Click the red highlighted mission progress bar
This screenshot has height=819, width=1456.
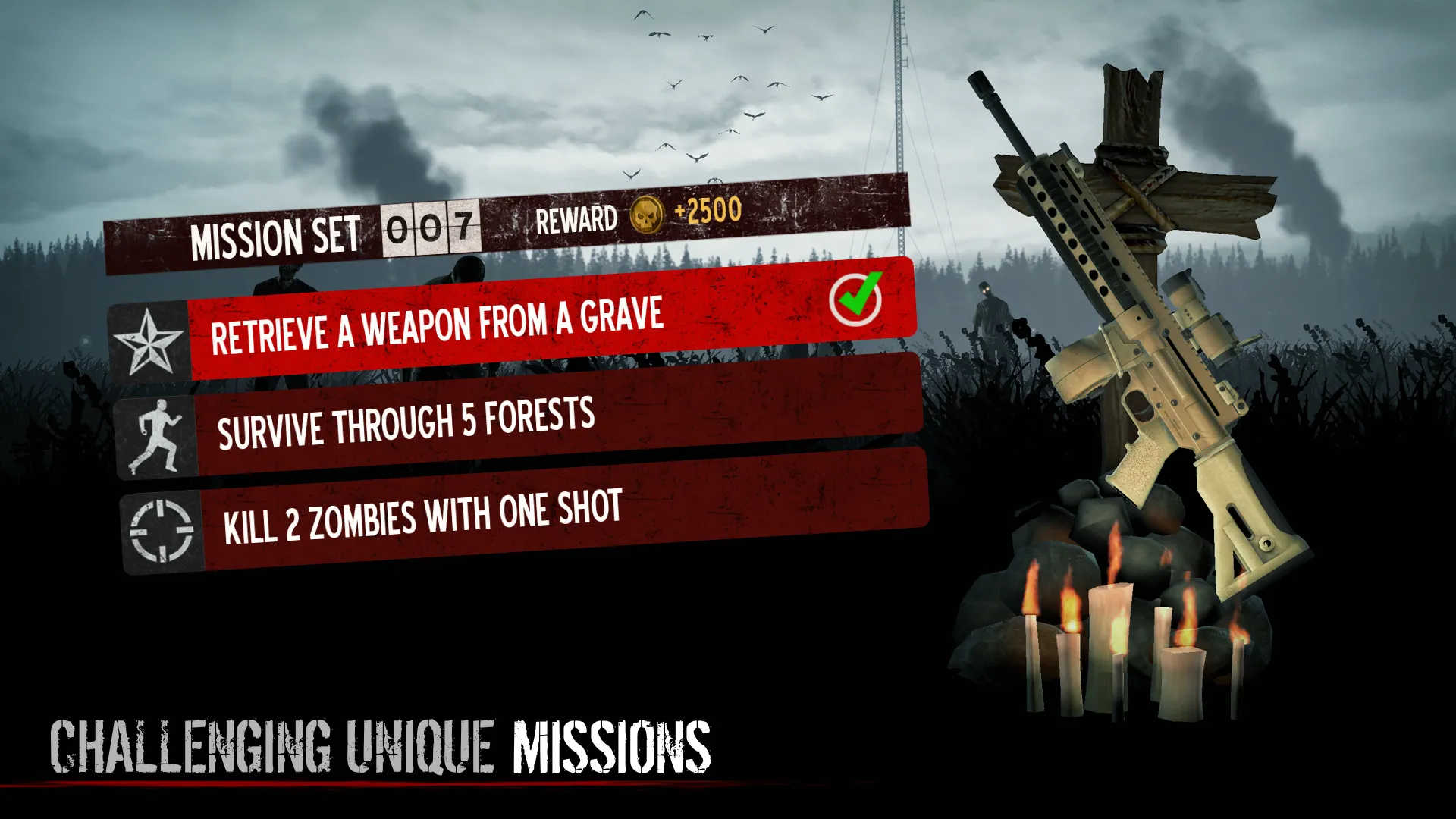coord(531,320)
